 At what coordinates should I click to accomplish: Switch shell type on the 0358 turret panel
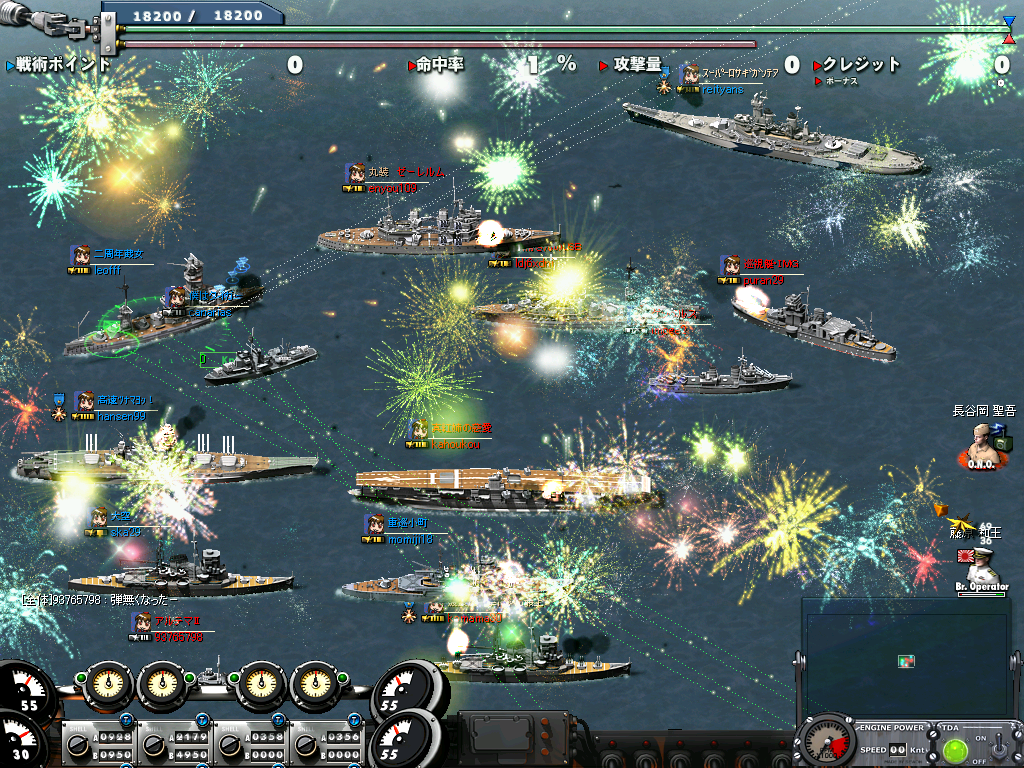tap(229, 745)
